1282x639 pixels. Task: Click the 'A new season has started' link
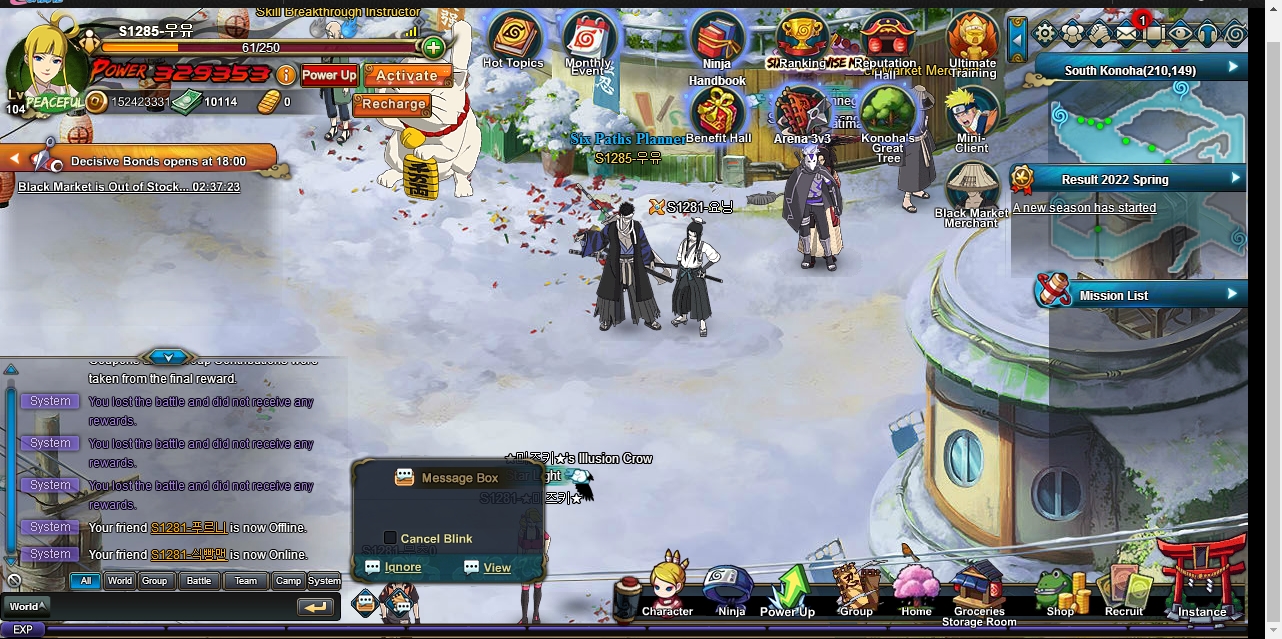coord(1084,208)
